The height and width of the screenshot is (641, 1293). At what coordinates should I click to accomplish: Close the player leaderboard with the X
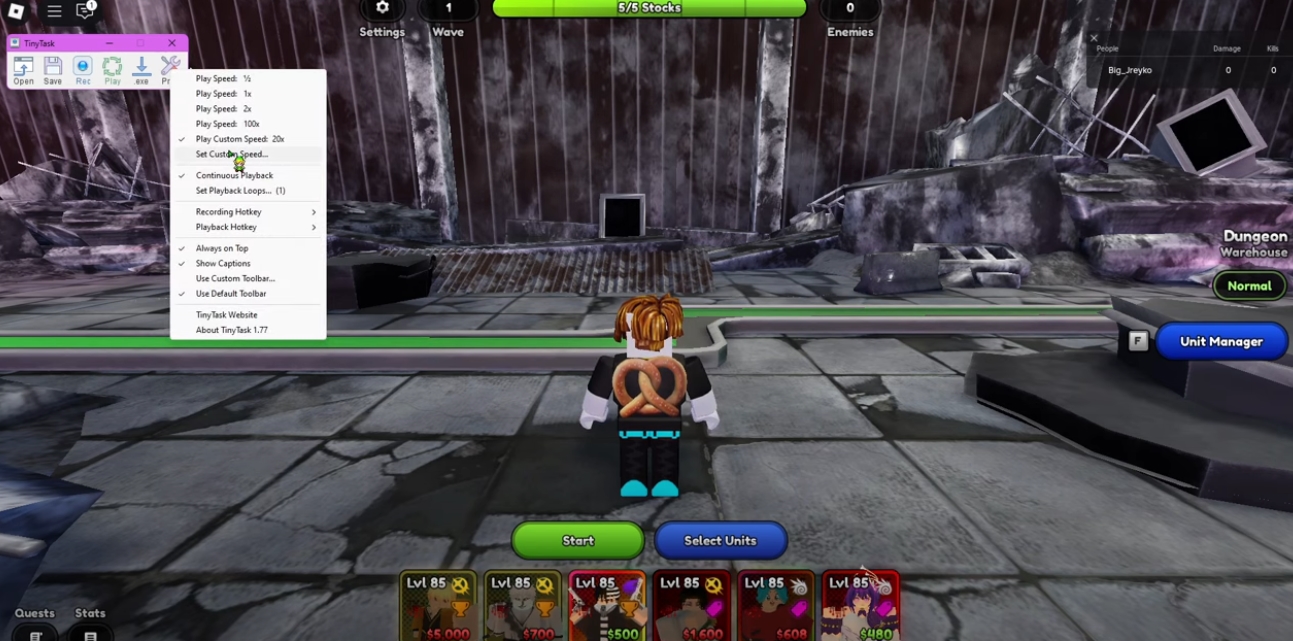1093,38
